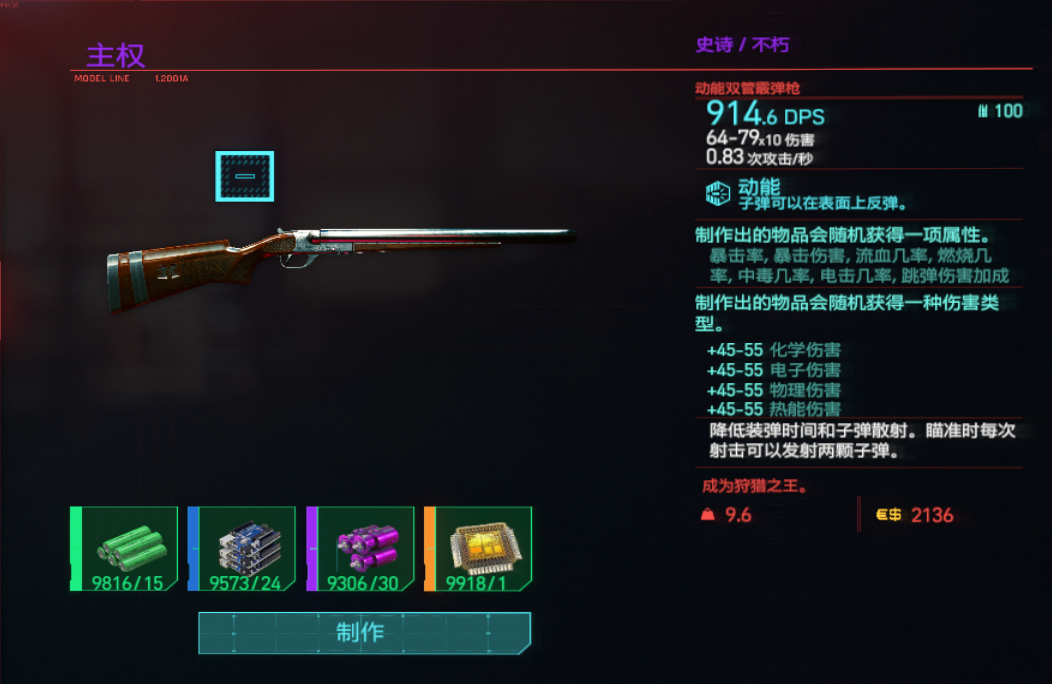The width and height of the screenshot is (1052, 684).
Task: Click the cyan empty mod slot above shotgun
Action: coord(244,176)
